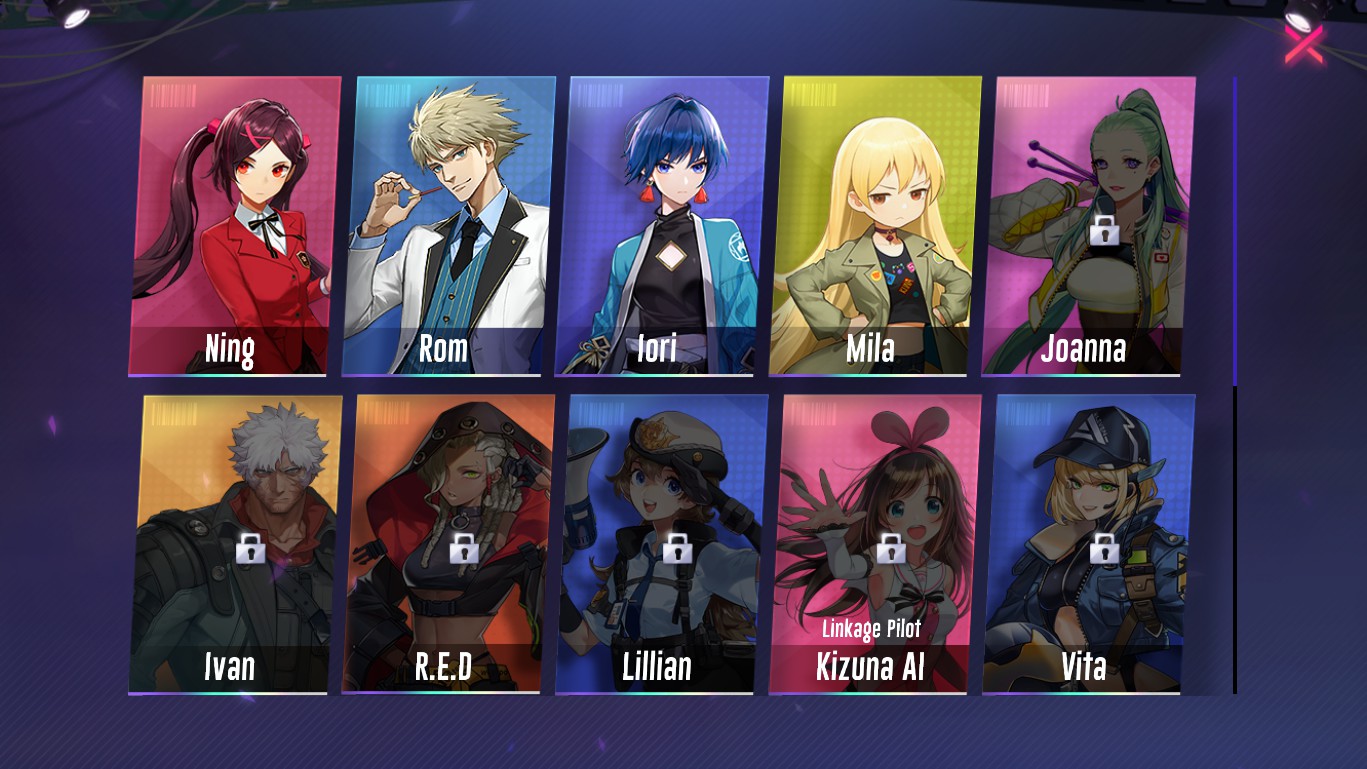
Task: Pick the Iori character card
Action: (x=661, y=226)
